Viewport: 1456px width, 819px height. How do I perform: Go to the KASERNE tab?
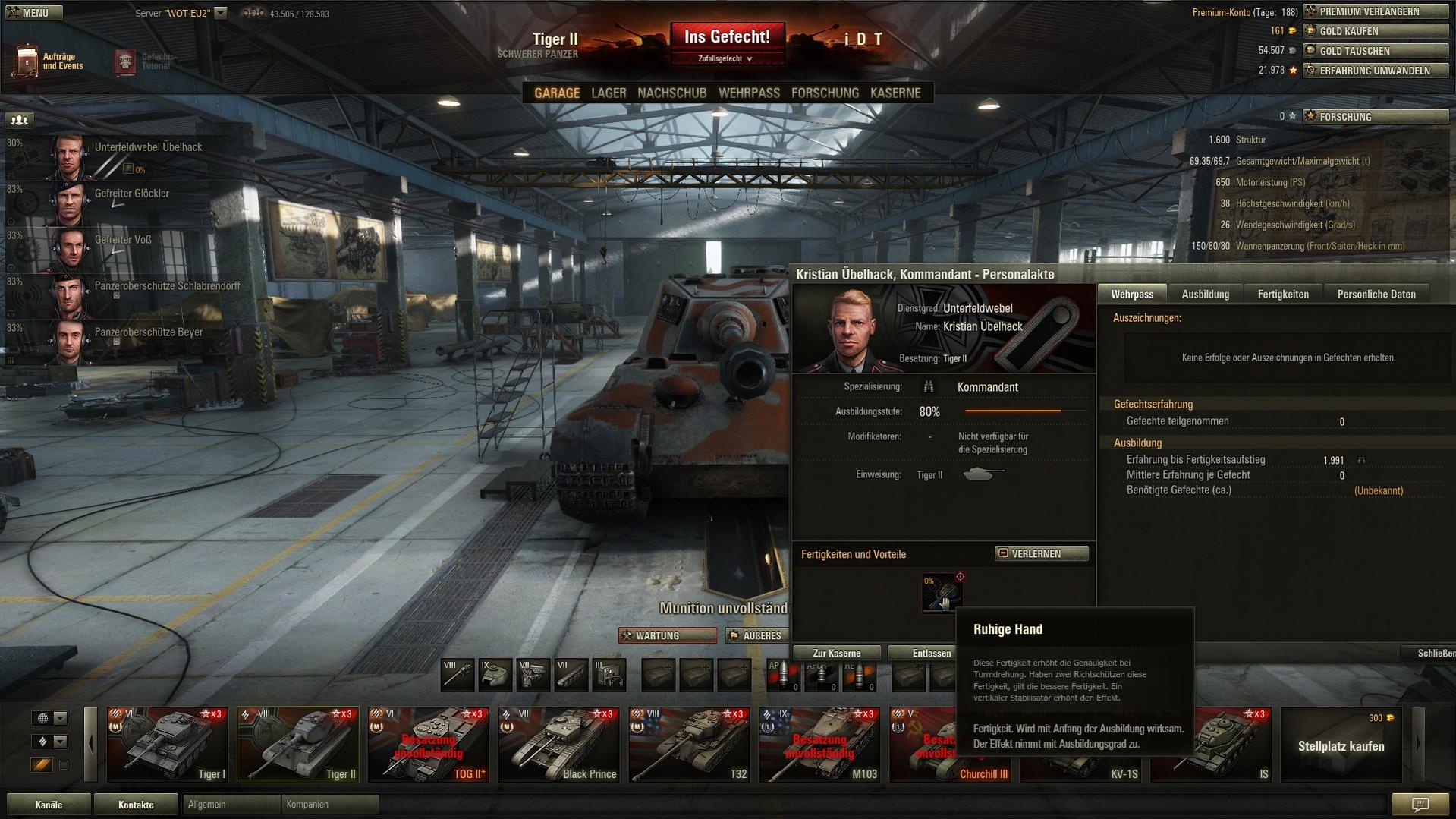895,93
